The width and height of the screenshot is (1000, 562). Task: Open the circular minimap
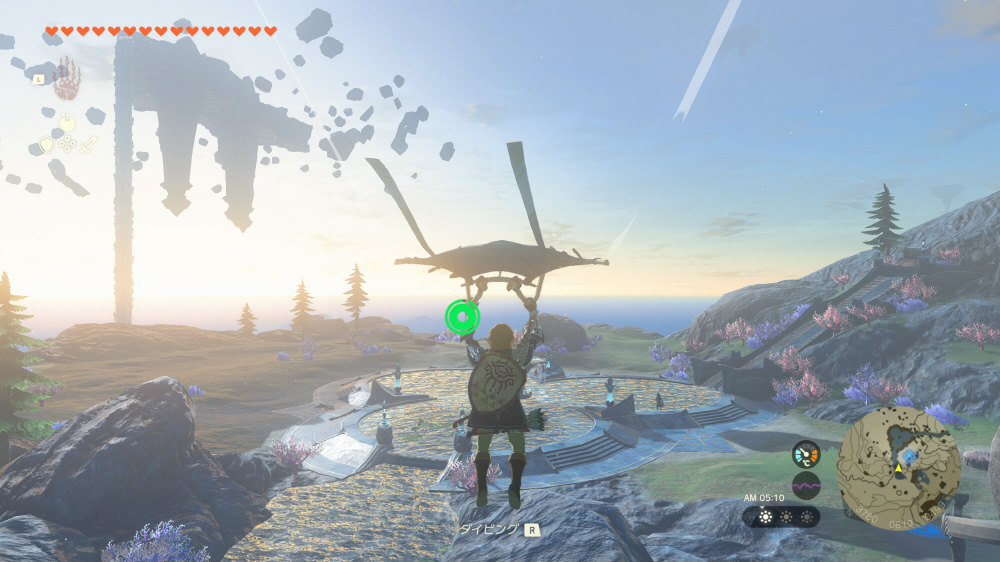(898, 463)
